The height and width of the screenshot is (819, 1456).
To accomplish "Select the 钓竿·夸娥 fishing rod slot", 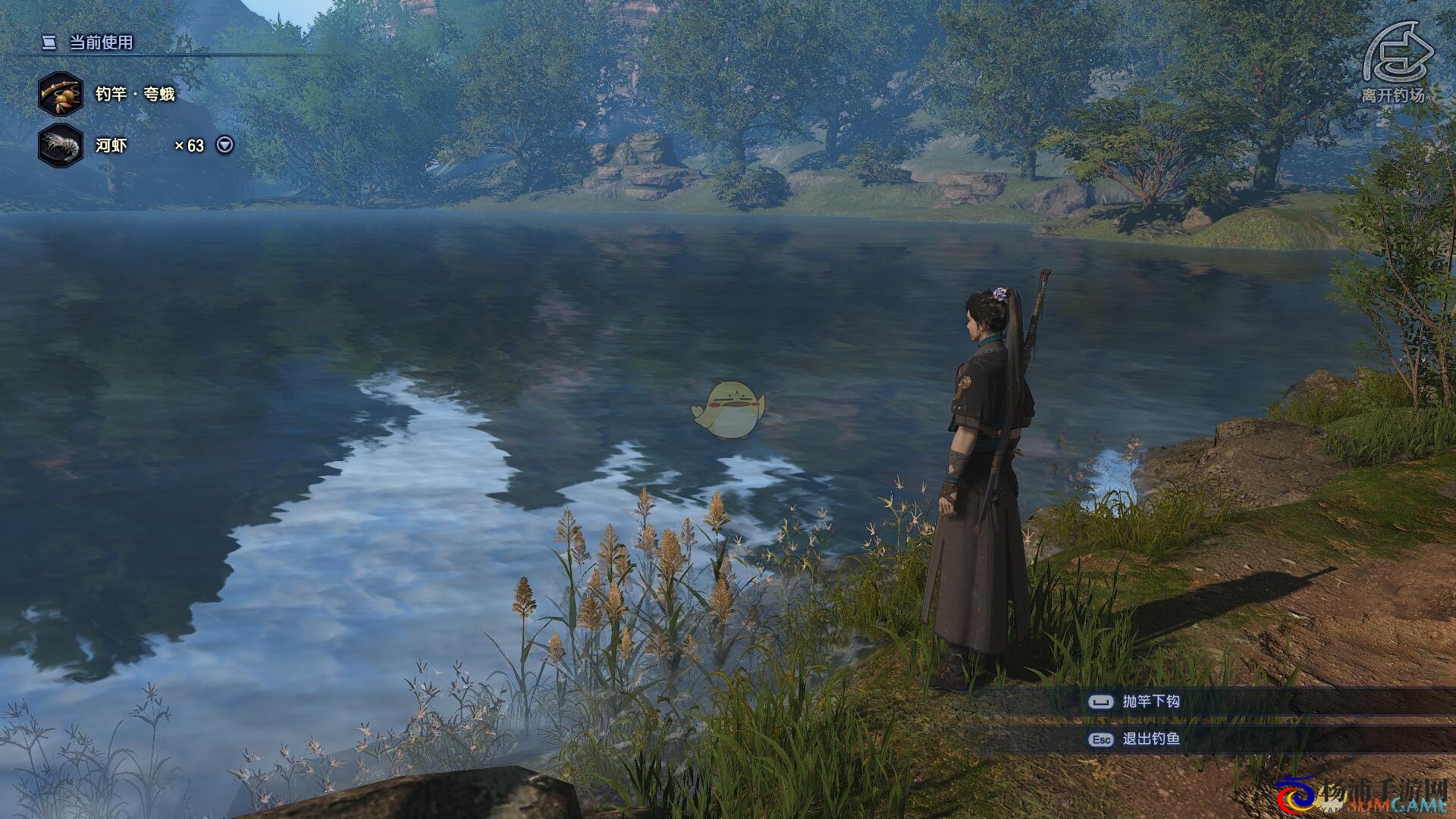I will click(61, 94).
